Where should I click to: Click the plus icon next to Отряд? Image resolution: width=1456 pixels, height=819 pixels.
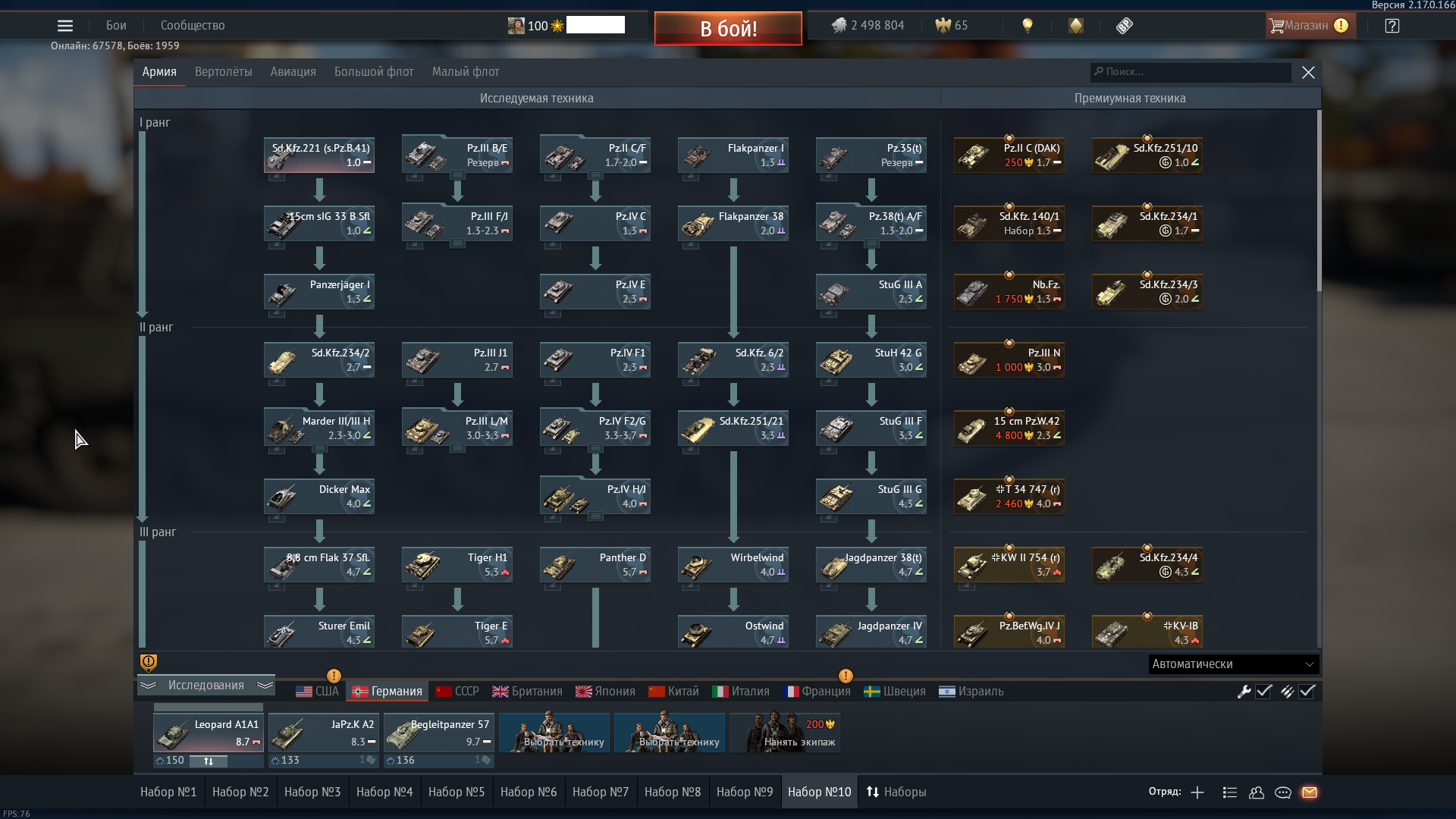(x=1197, y=792)
